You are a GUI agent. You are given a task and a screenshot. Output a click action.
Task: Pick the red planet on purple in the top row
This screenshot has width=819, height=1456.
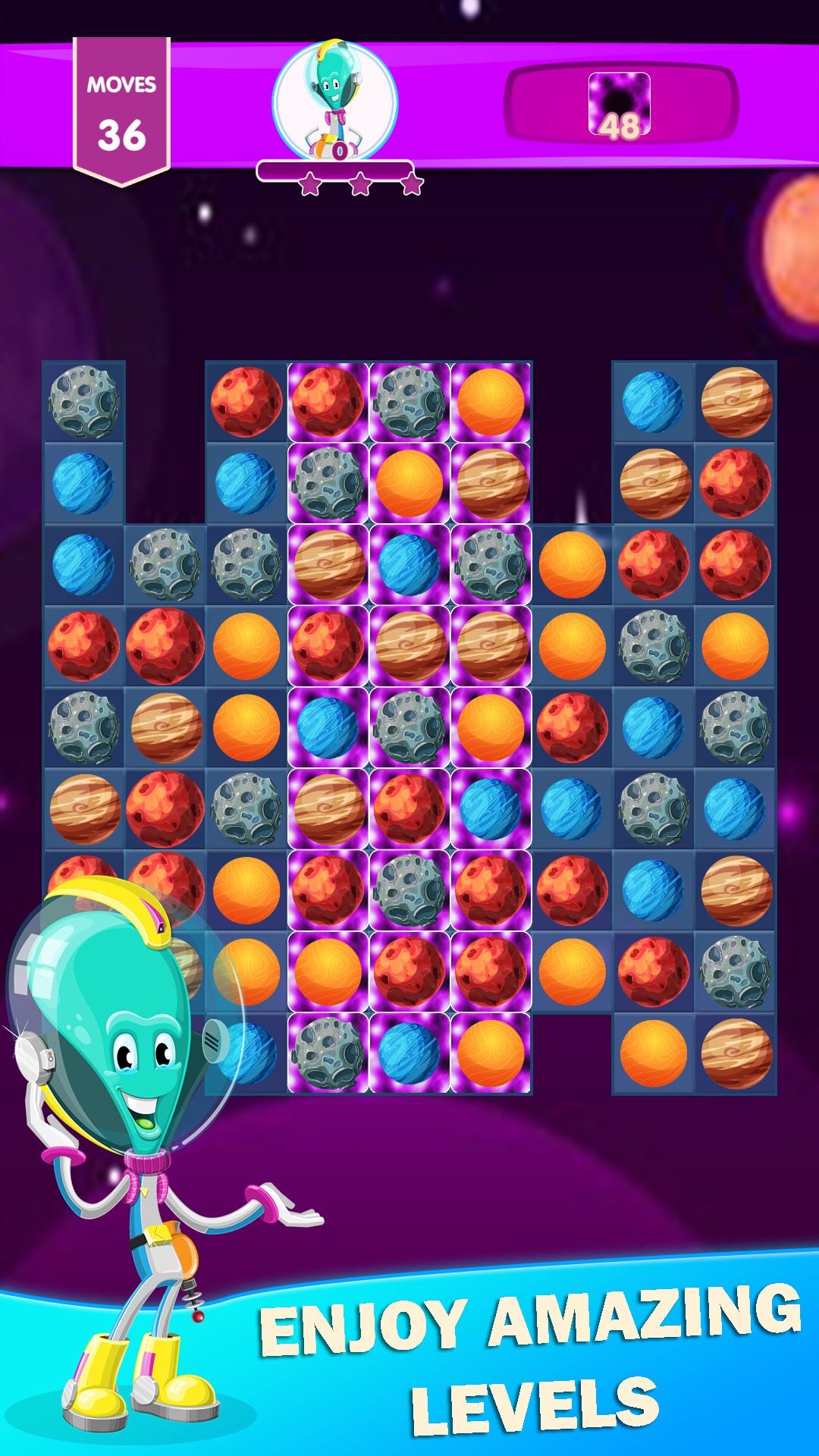pyautogui.click(x=328, y=402)
